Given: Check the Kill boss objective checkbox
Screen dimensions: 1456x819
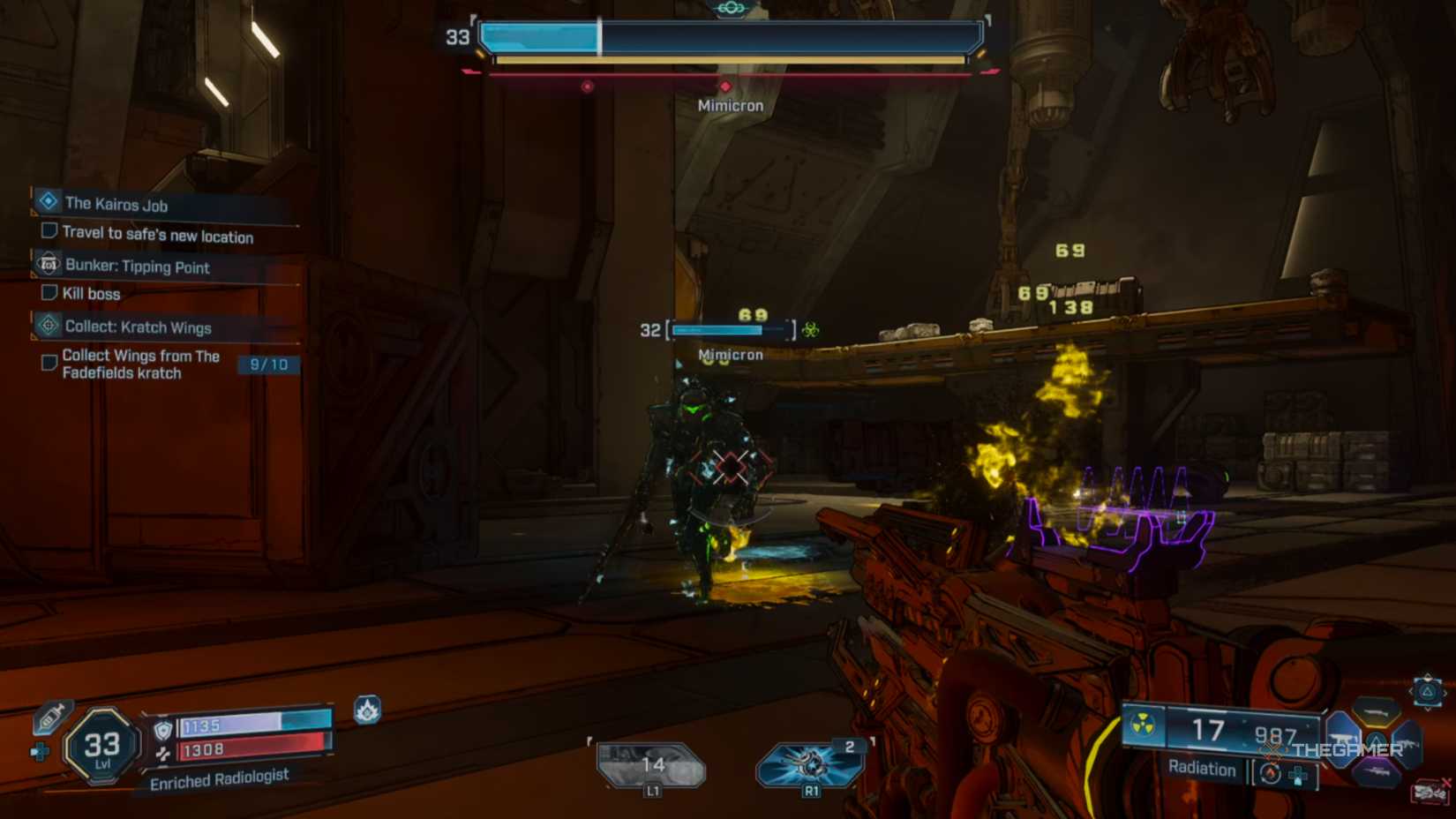Looking at the screenshot, I should (x=49, y=292).
